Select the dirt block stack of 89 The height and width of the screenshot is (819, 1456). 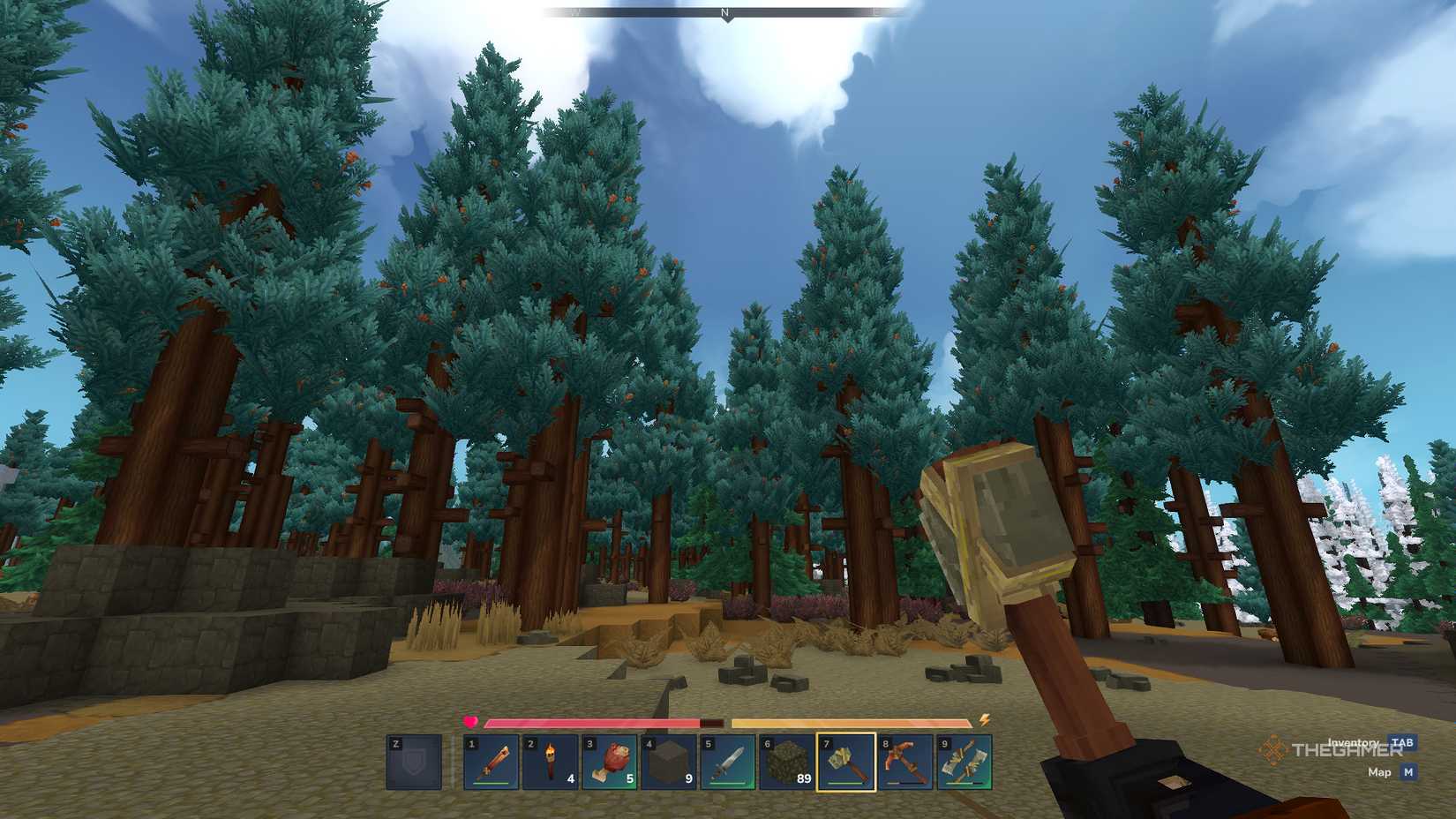click(x=785, y=761)
